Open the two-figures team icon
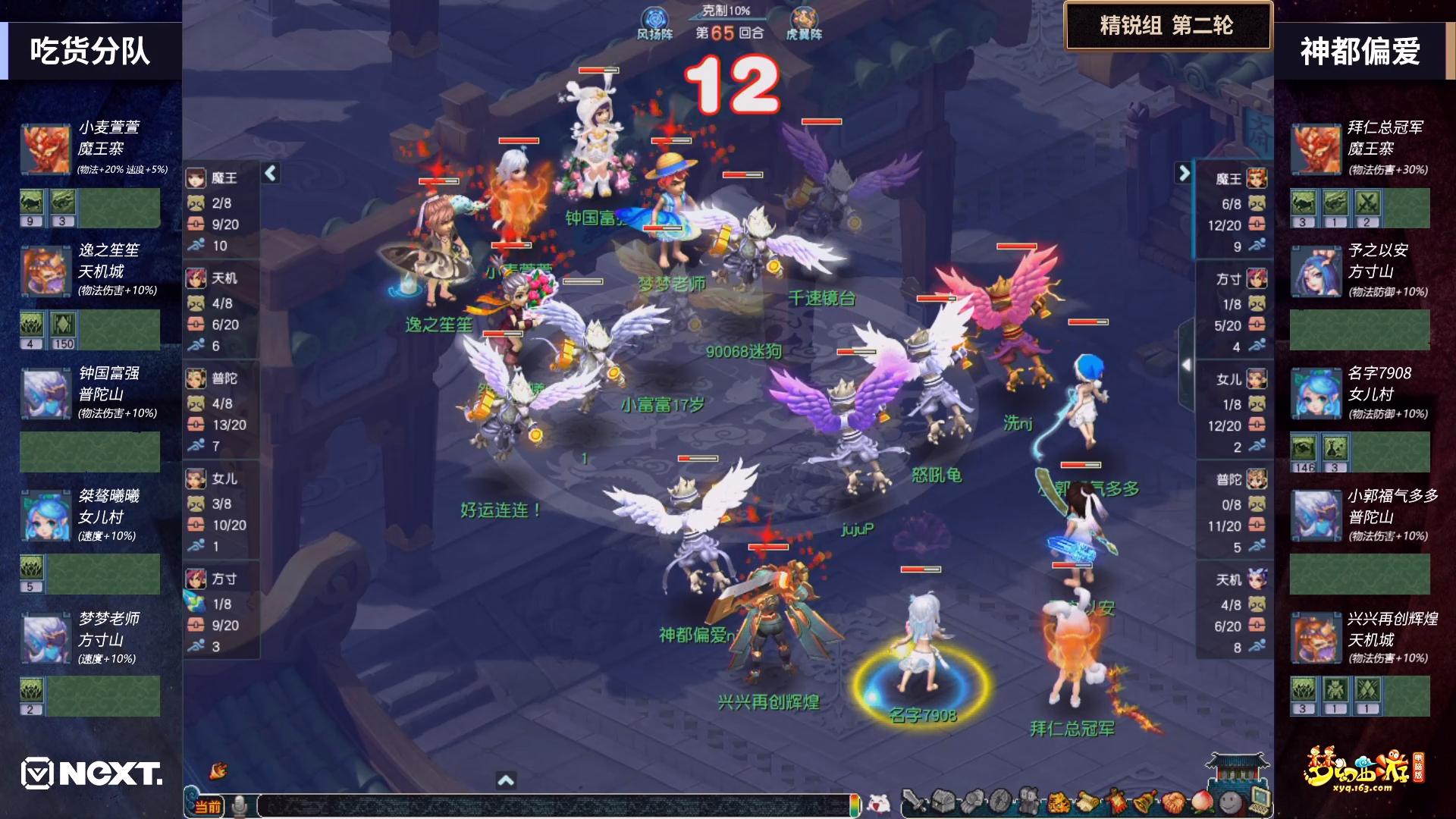The image size is (1456, 819). point(1028,802)
